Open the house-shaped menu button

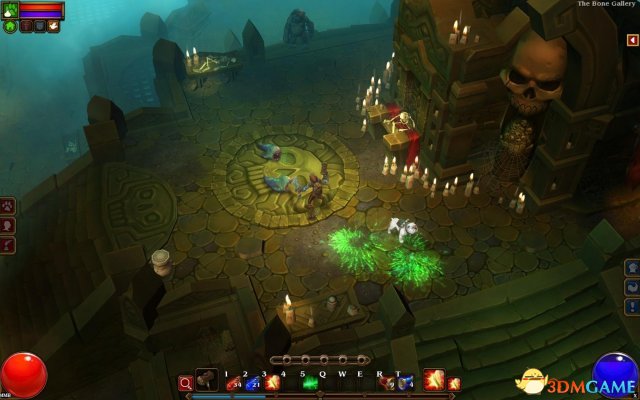[x=632, y=267]
